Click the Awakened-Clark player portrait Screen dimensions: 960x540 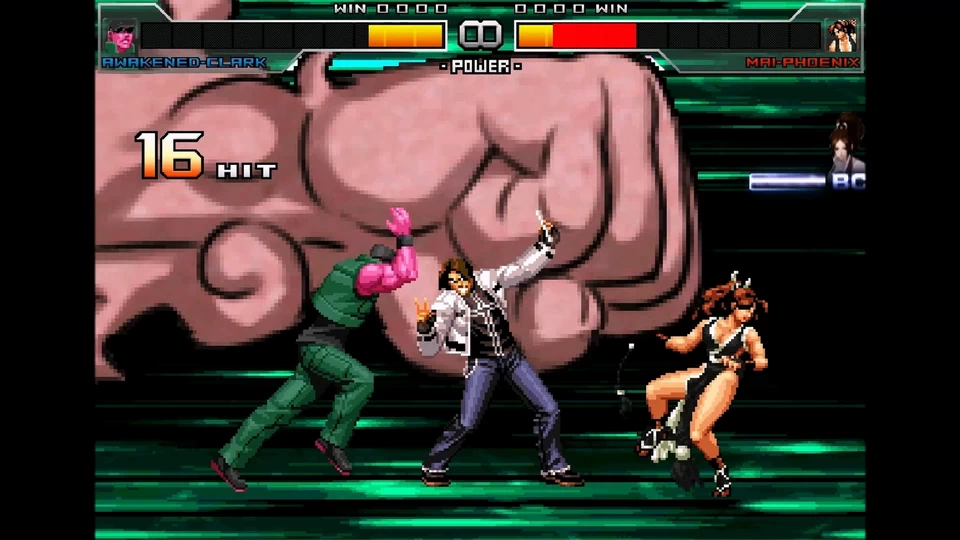tap(120, 35)
